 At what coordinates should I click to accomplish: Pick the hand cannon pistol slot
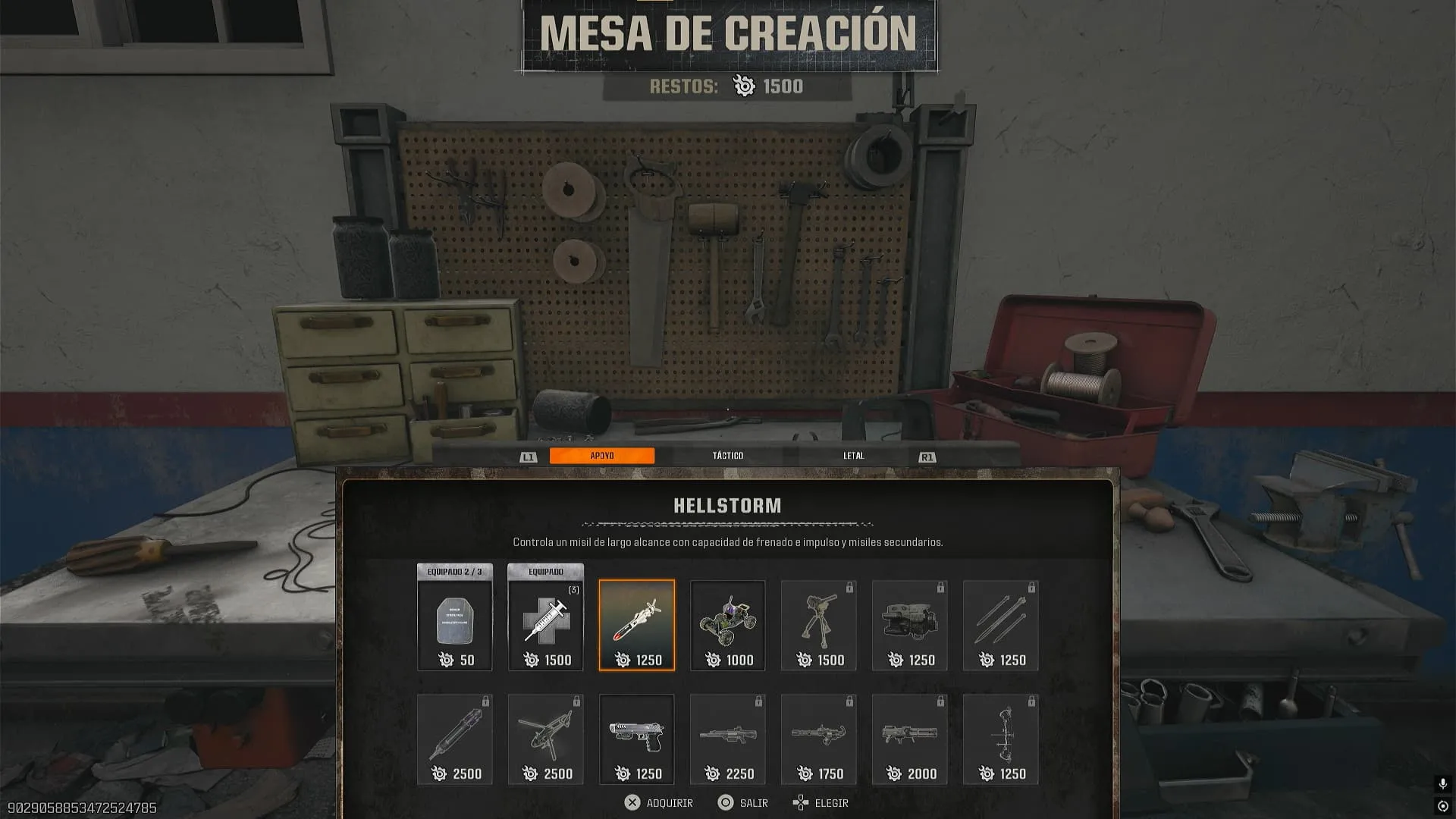pos(637,739)
